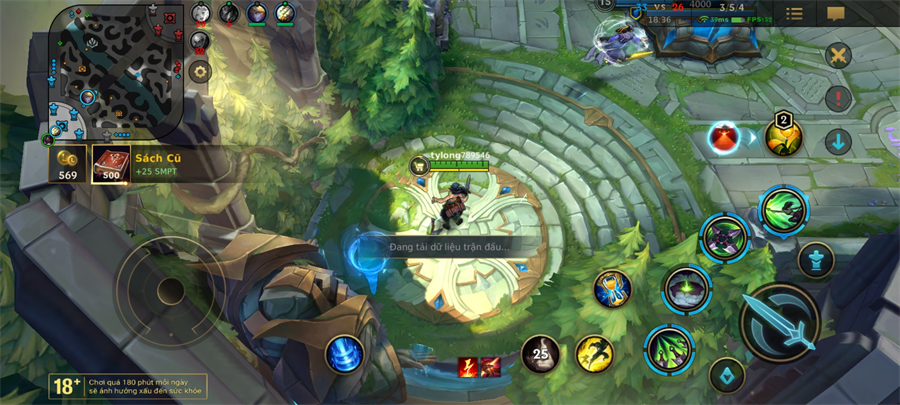
Task: Use the hourglass stasis item
Action: pyautogui.click(x=612, y=289)
